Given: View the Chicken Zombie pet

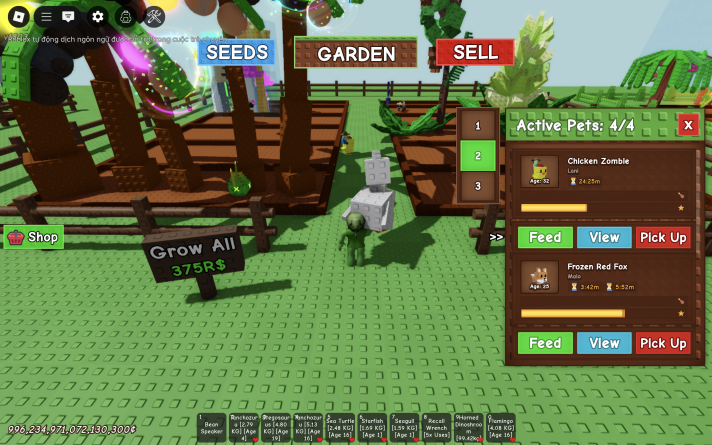Looking at the screenshot, I should tap(604, 237).
